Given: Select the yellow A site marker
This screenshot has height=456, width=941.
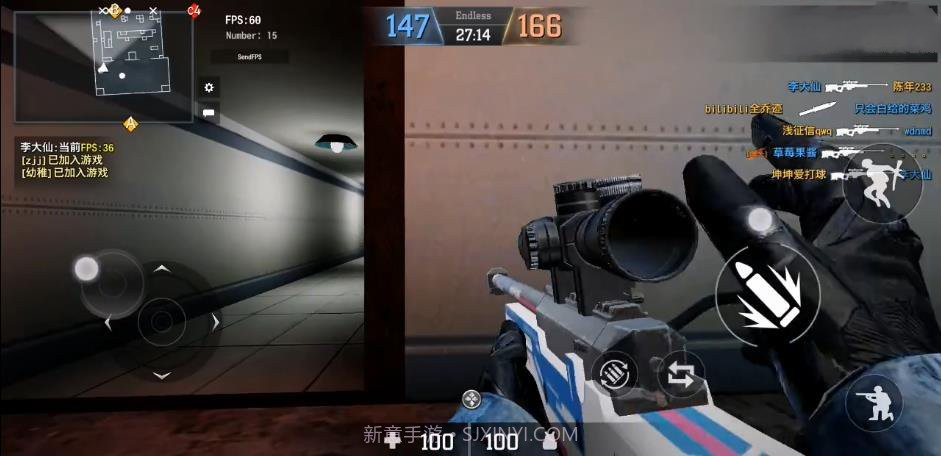Looking at the screenshot, I should tap(130, 124).
